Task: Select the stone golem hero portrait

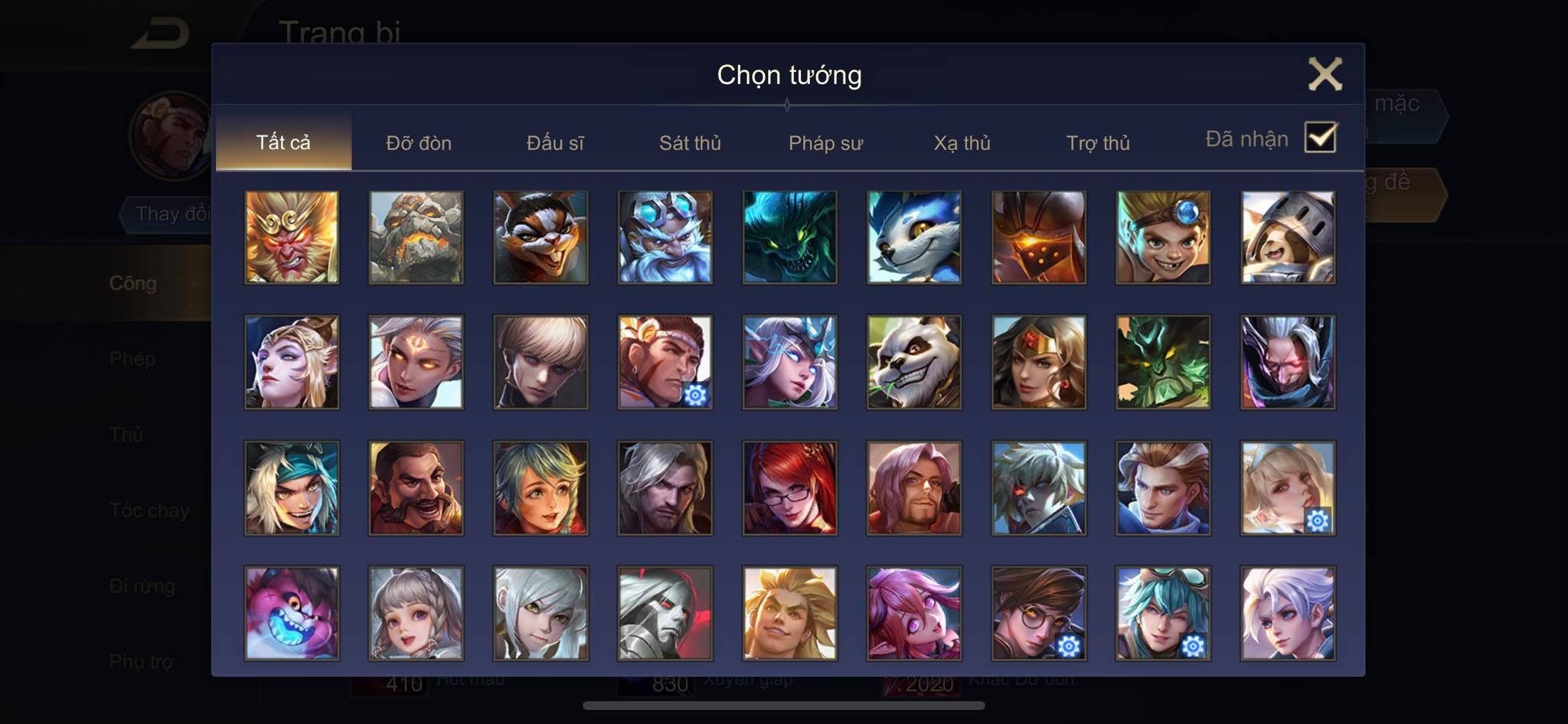Action: coord(416,237)
